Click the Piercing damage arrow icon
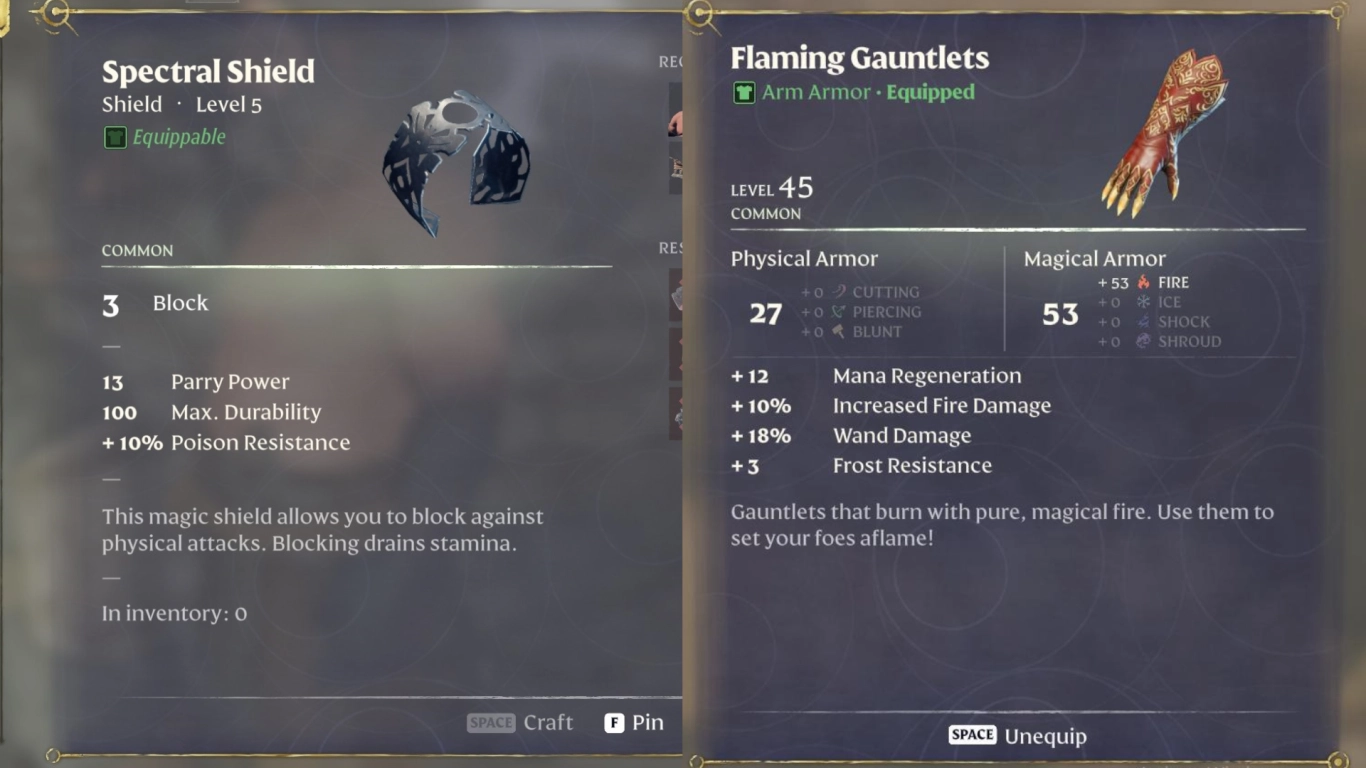Viewport: 1366px width, 768px height. pyautogui.click(x=837, y=311)
